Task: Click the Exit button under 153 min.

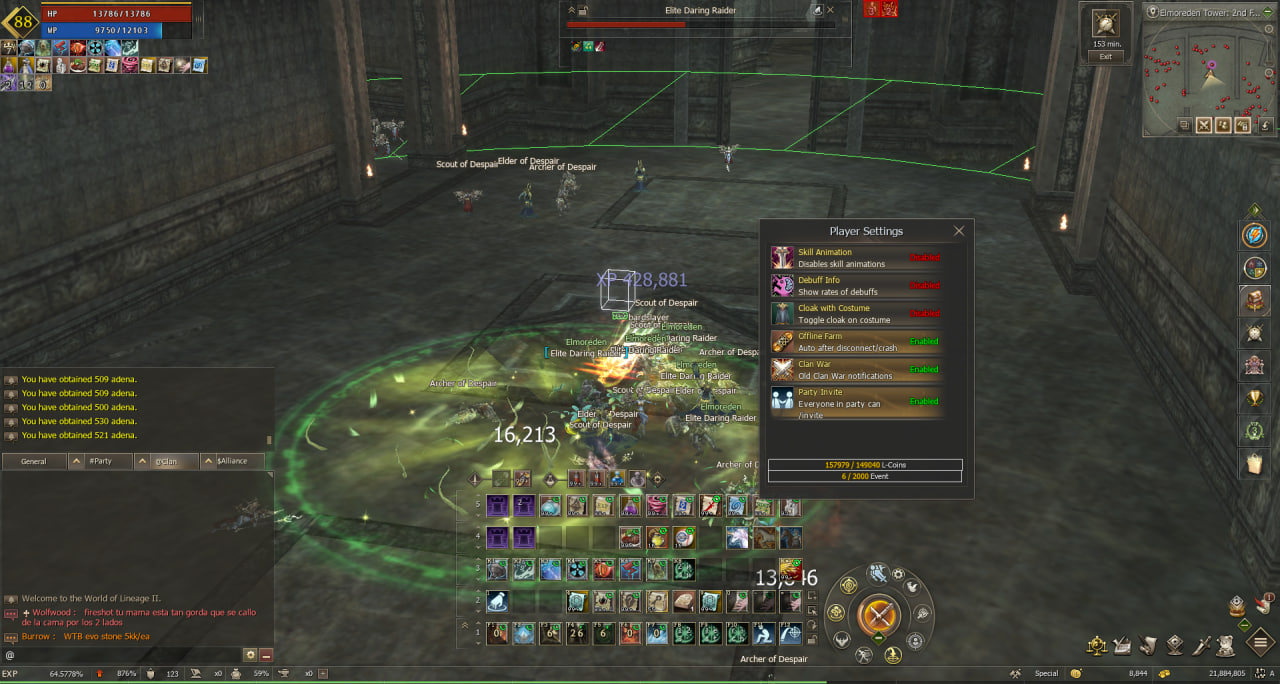Action: pyautogui.click(x=1105, y=57)
